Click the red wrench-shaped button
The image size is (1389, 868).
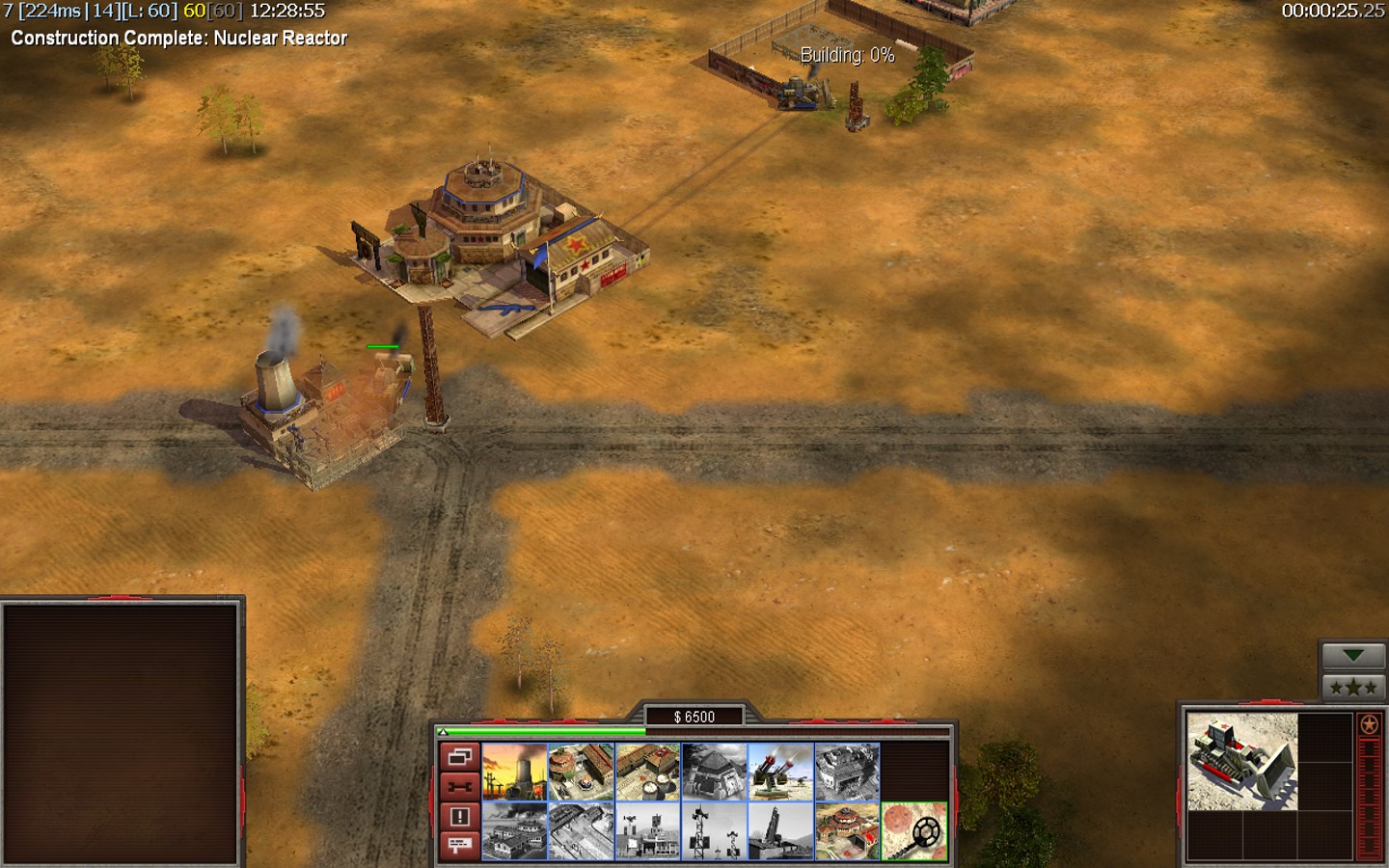tap(459, 787)
